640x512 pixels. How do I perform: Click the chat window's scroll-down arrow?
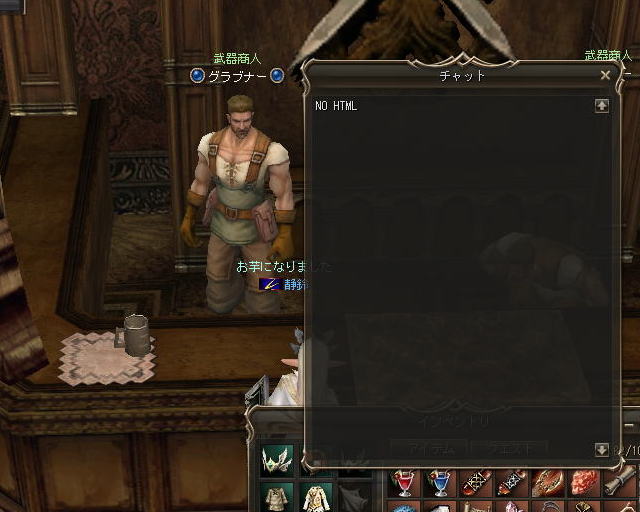click(x=601, y=450)
